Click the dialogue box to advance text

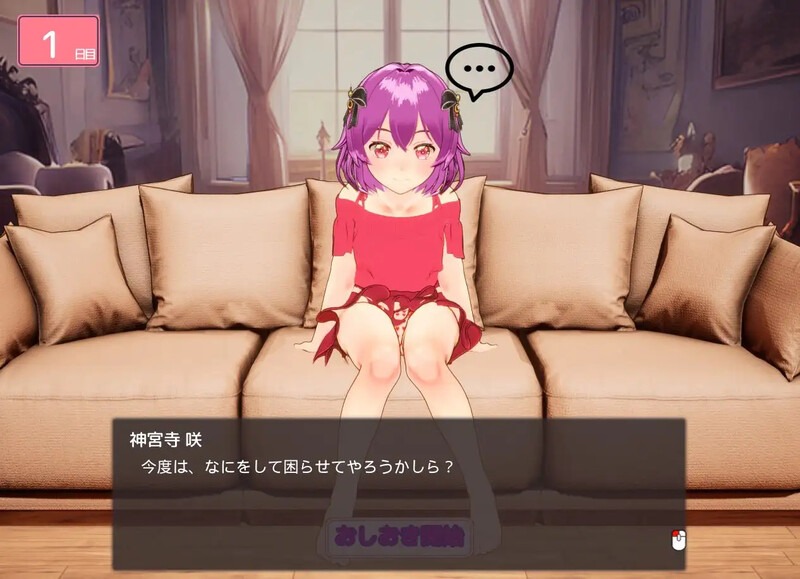pos(398,480)
